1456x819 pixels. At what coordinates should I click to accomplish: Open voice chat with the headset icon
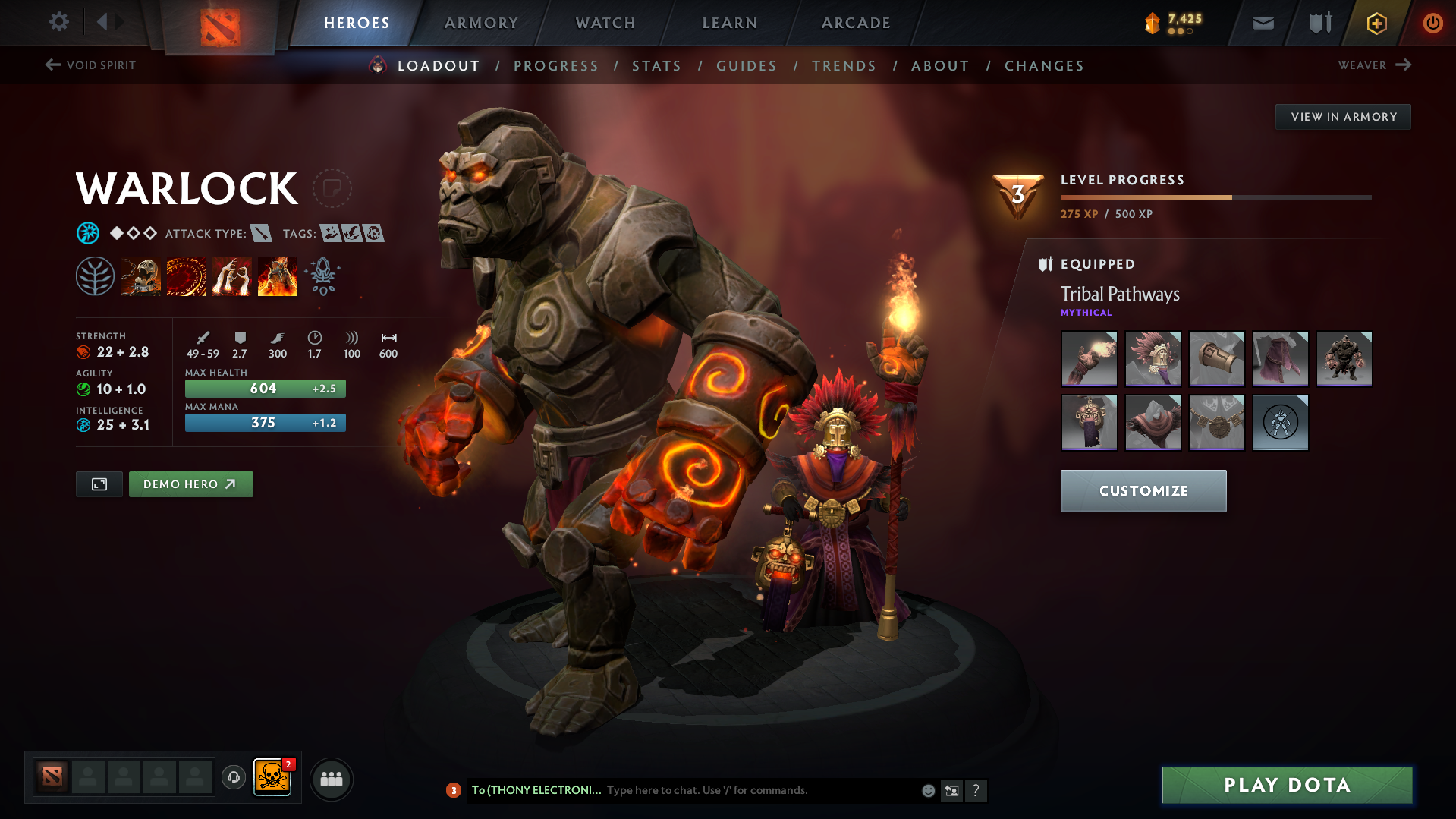point(233,779)
